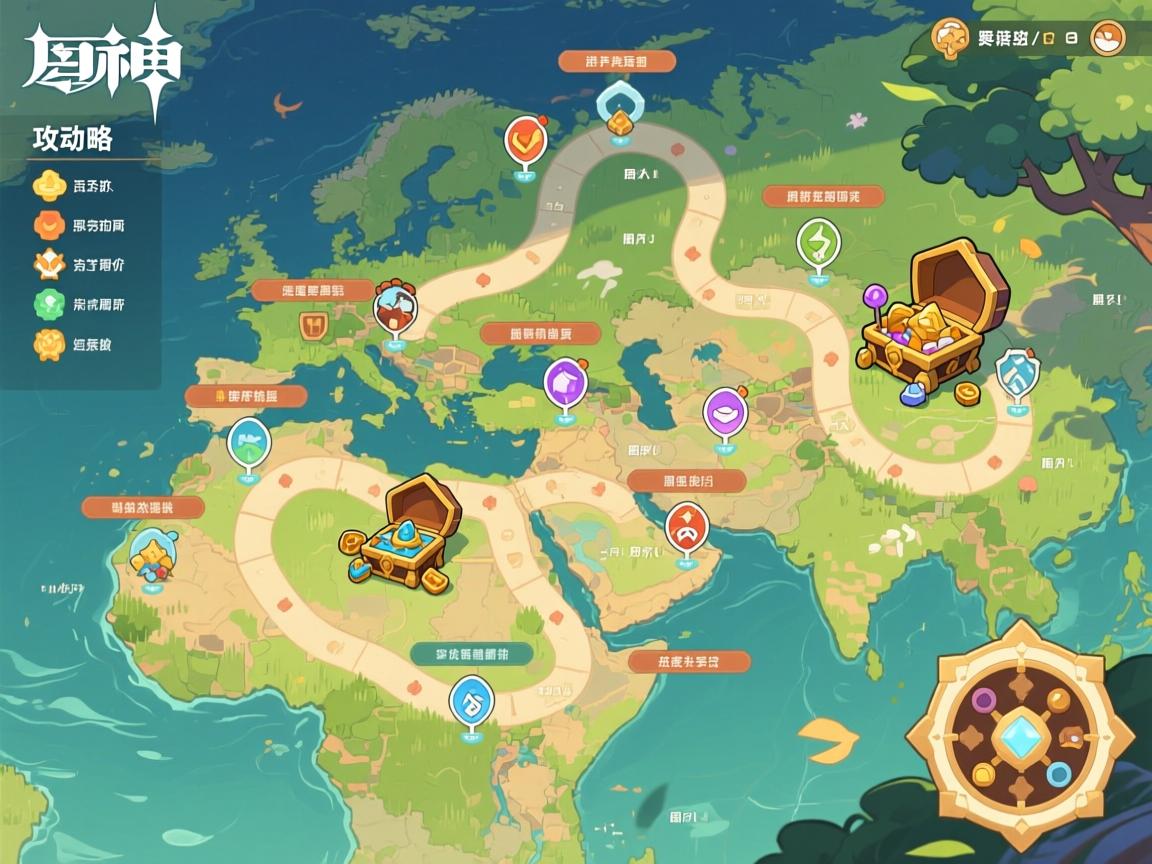The width and height of the screenshot is (1152, 864).
Task: Filter by the green legend entry
Action: point(49,304)
